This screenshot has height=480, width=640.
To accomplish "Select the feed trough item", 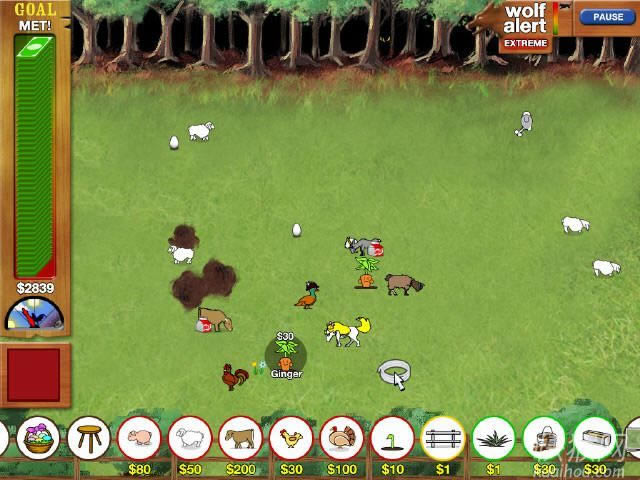I will tap(594, 438).
